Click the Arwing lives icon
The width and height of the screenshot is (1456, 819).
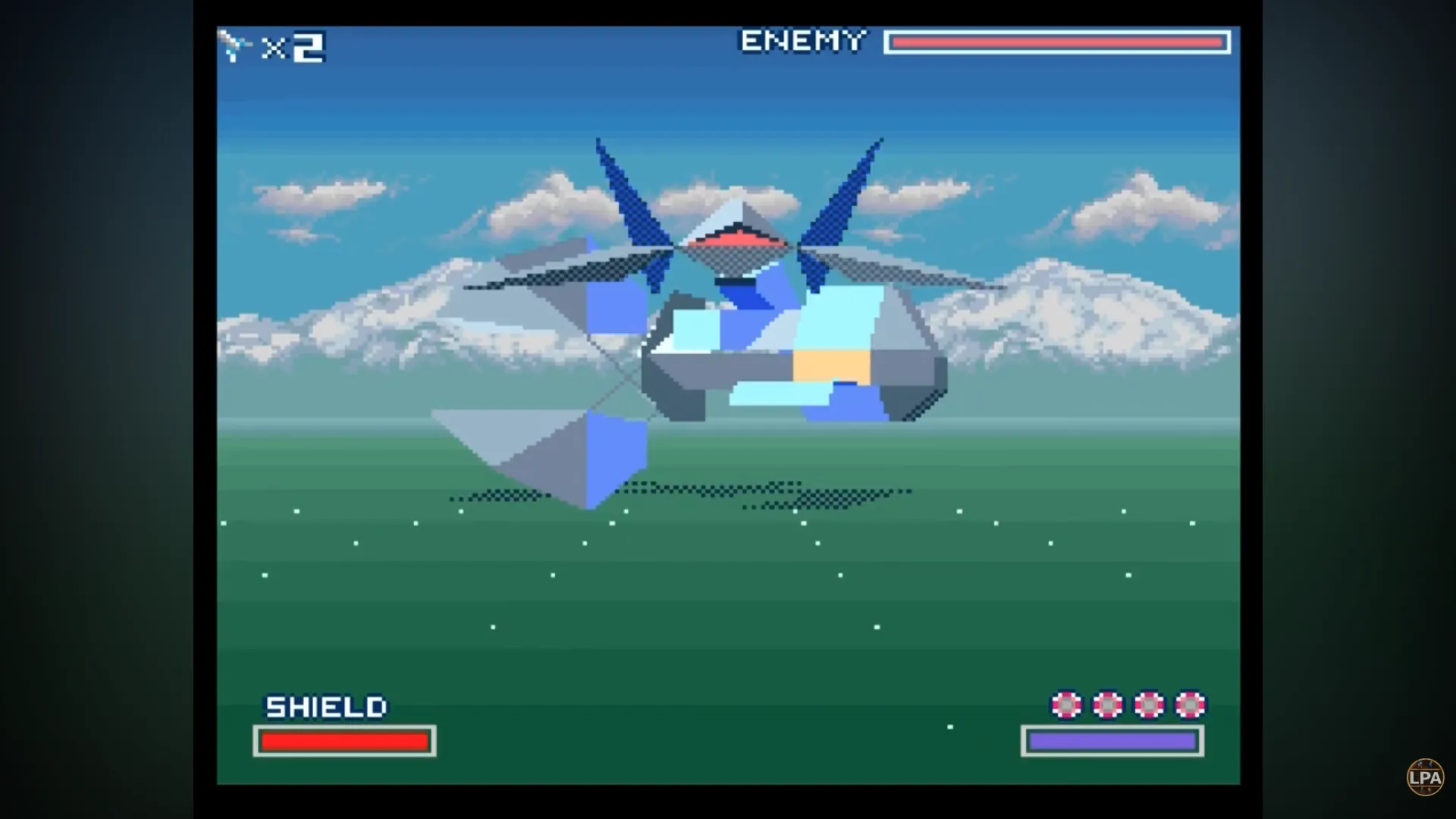tap(235, 47)
